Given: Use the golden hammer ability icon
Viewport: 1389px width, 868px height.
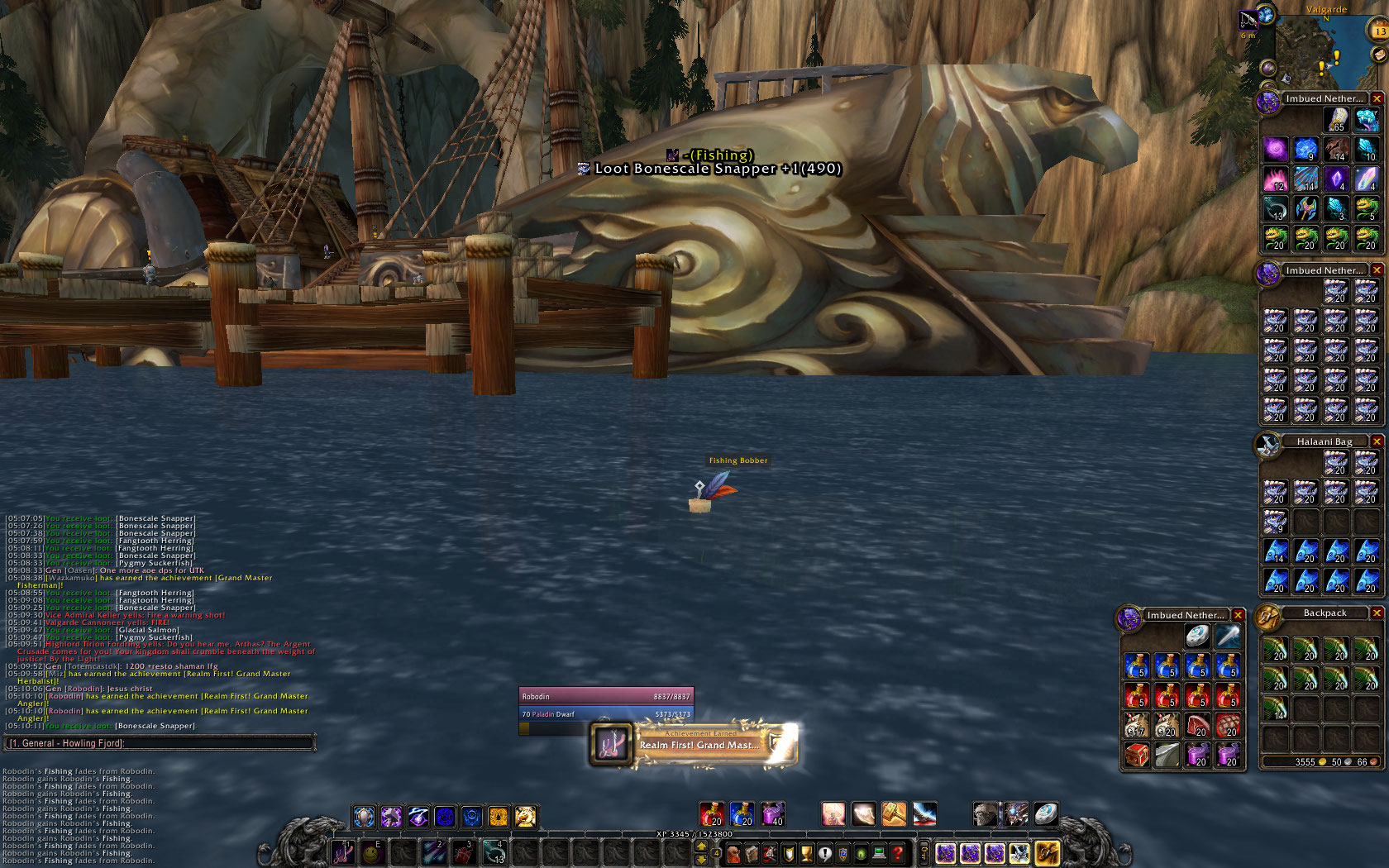Looking at the screenshot, I should click(893, 814).
